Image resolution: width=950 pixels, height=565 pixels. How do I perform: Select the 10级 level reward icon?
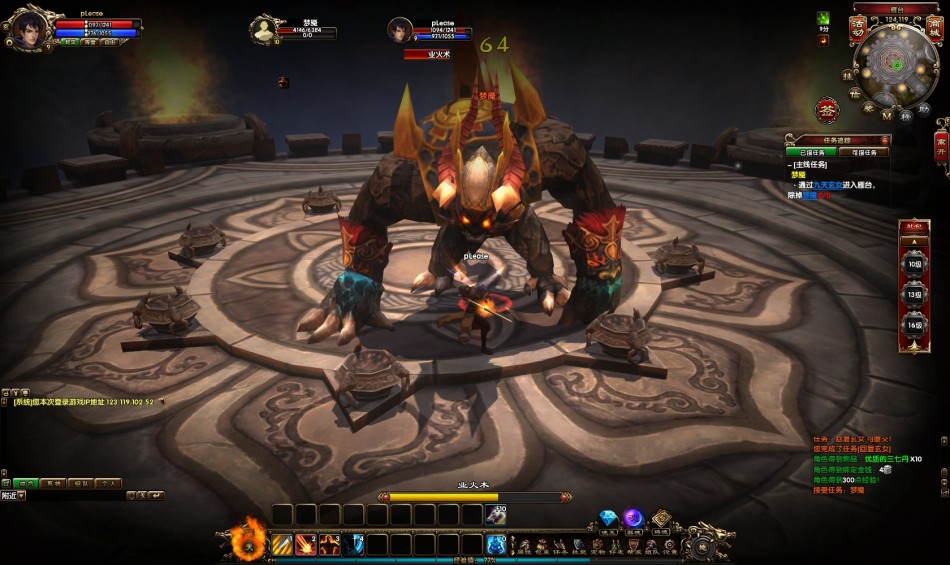point(914,266)
